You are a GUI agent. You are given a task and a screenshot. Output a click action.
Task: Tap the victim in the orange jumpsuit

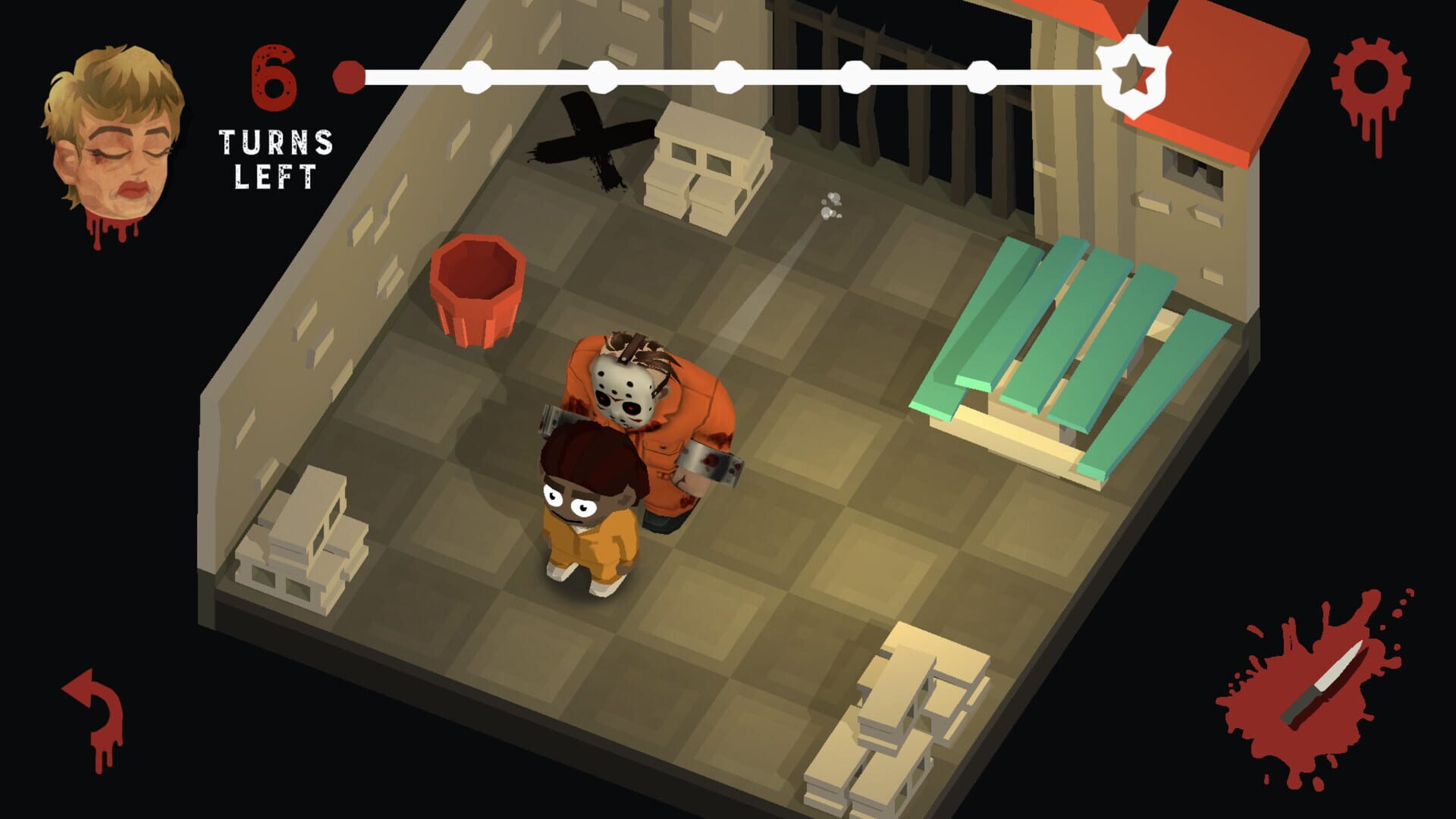click(x=588, y=516)
